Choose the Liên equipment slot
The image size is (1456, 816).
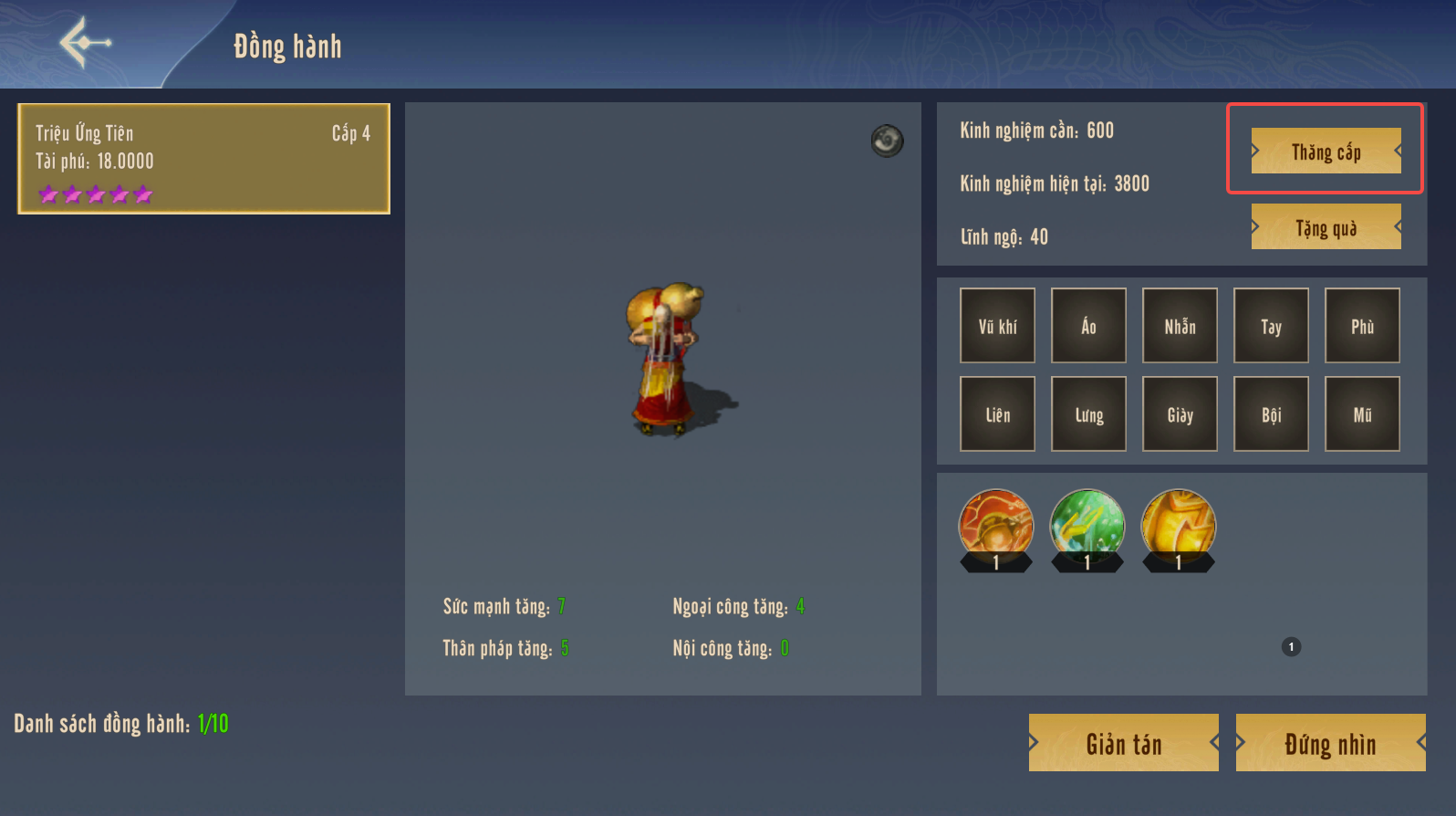point(997,414)
